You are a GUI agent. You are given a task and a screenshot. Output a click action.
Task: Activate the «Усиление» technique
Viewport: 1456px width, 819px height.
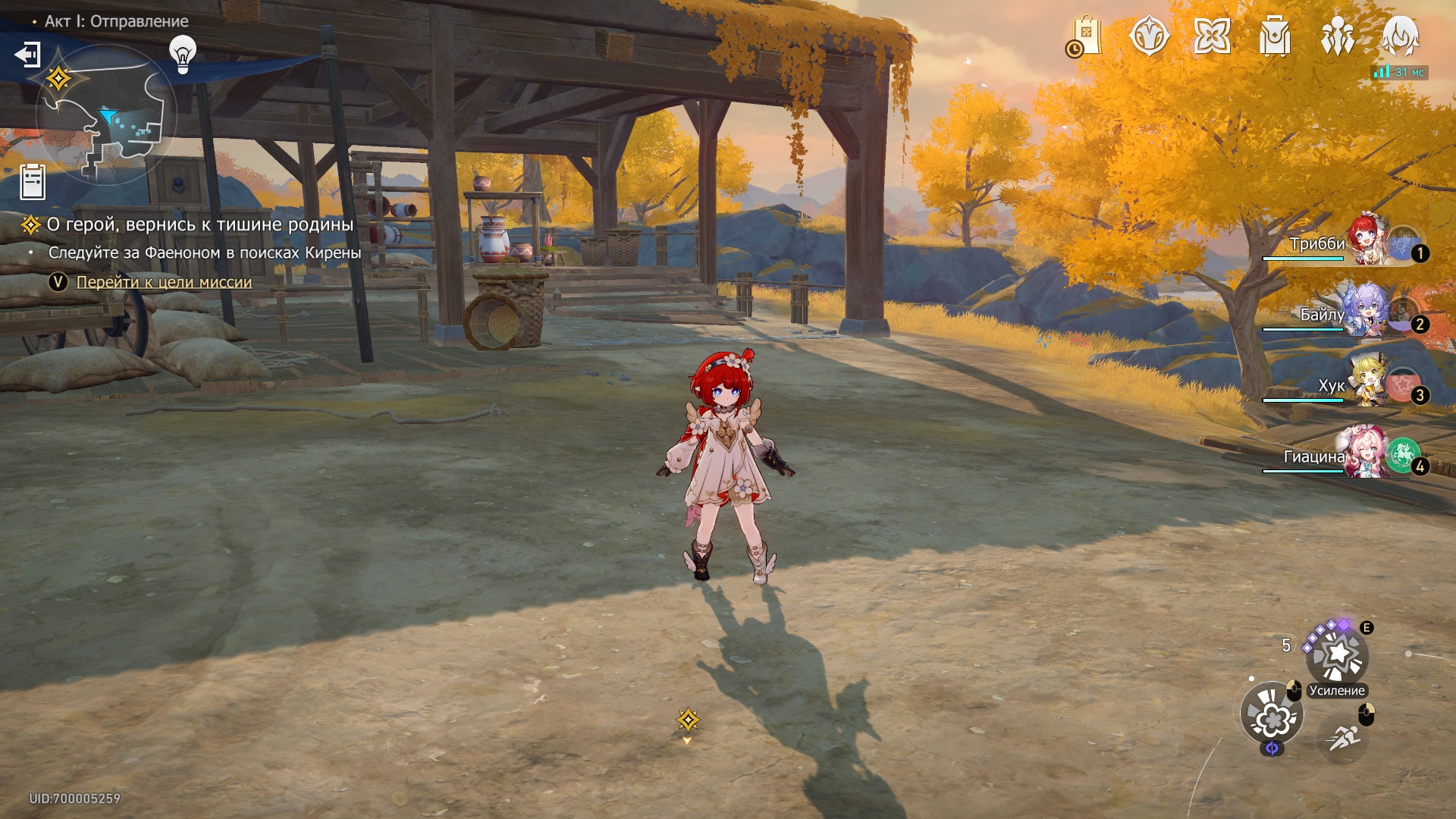1336,657
